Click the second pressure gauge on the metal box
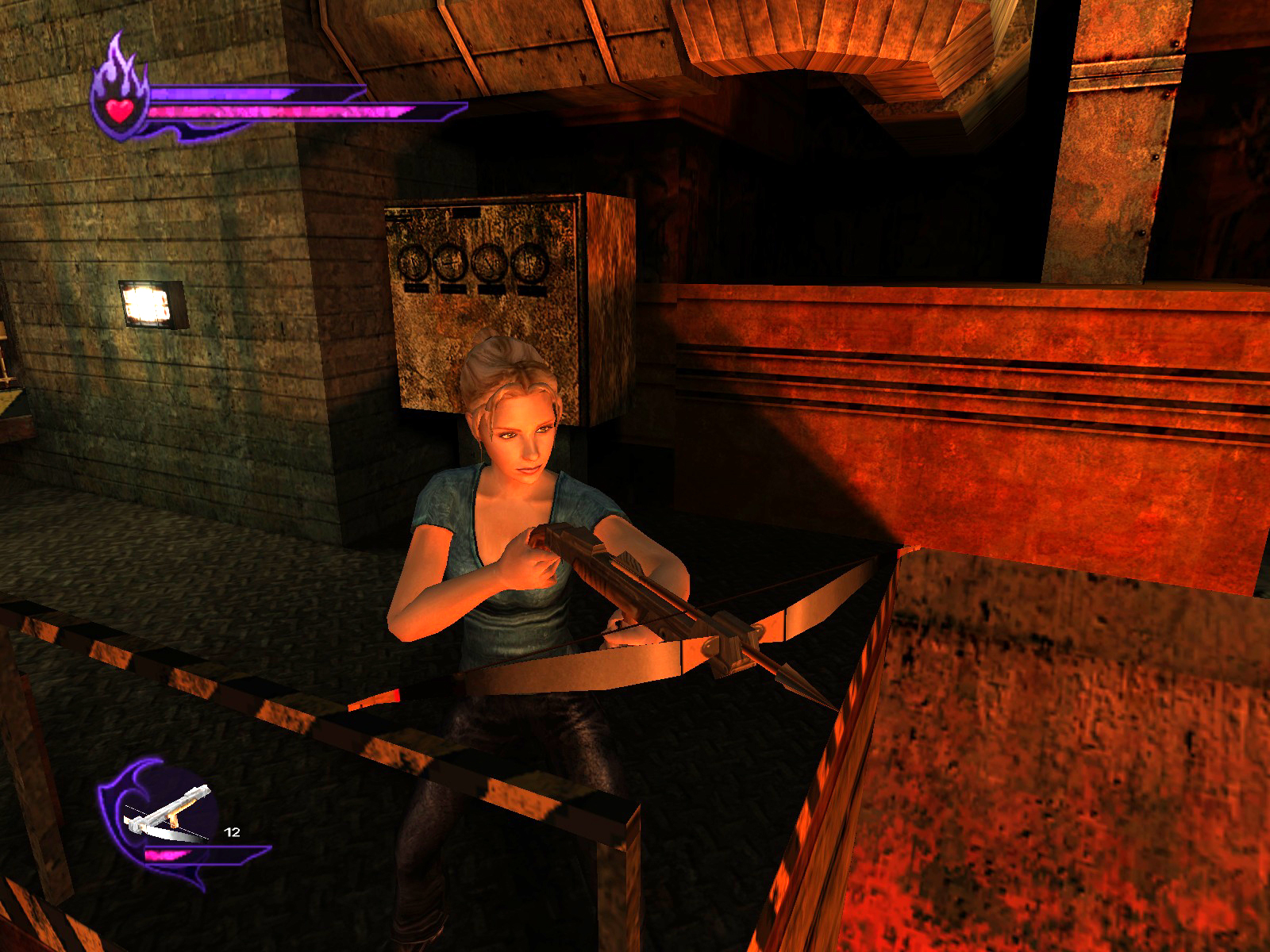Screen dimensions: 1270x952 click(448, 261)
